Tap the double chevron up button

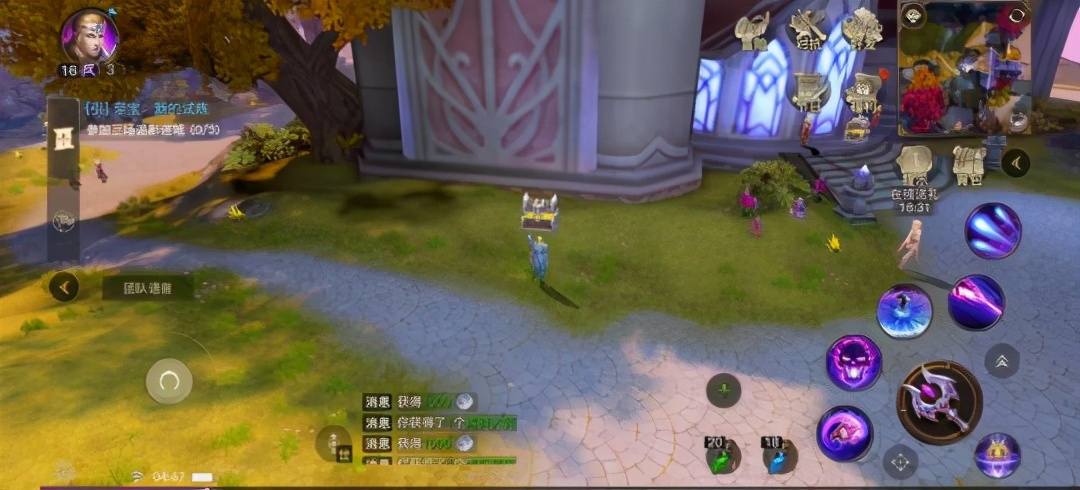point(1001,361)
